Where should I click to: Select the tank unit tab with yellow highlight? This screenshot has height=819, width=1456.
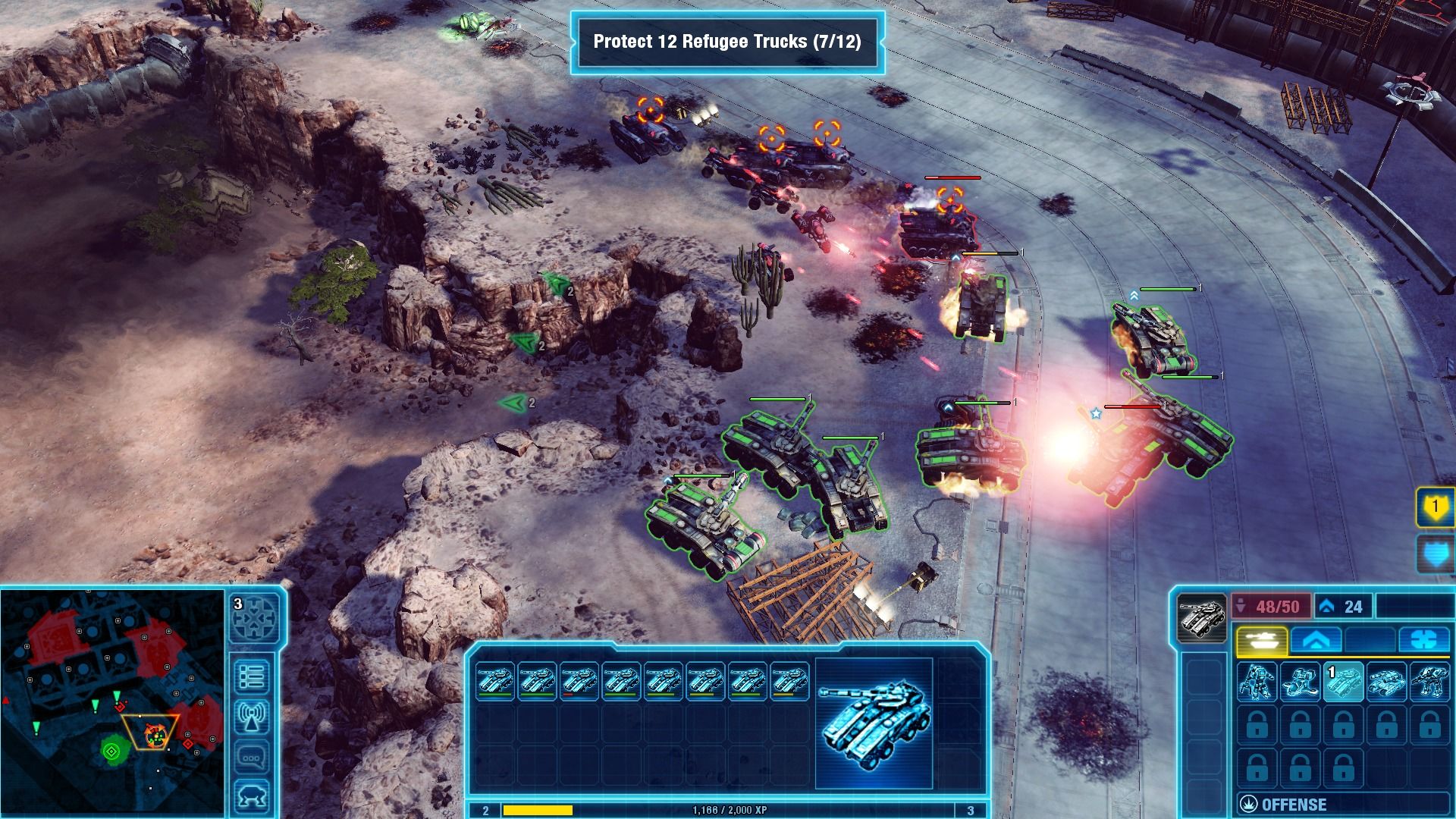click(1262, 640)
